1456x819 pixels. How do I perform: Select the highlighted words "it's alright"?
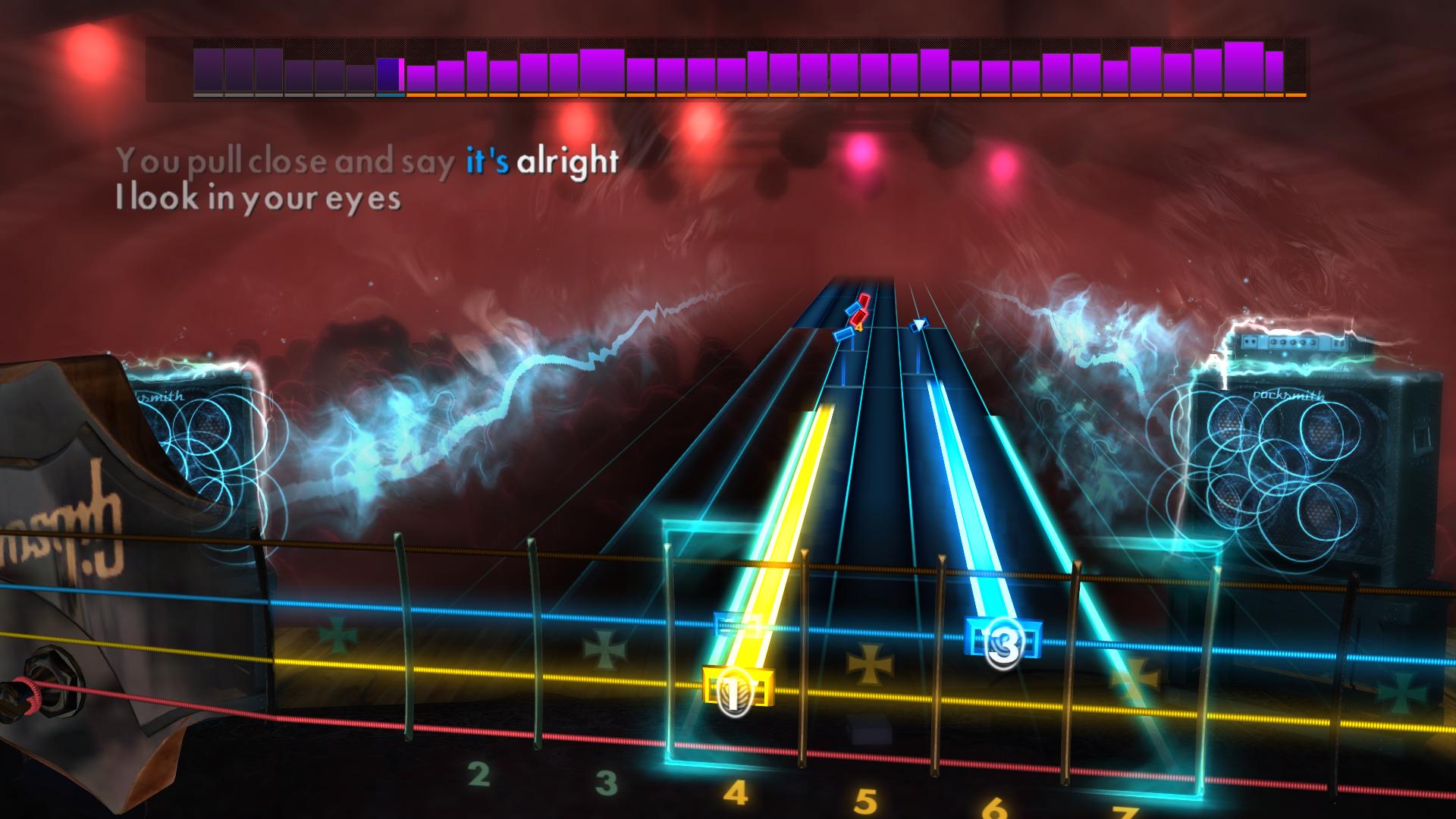(543, 160)
